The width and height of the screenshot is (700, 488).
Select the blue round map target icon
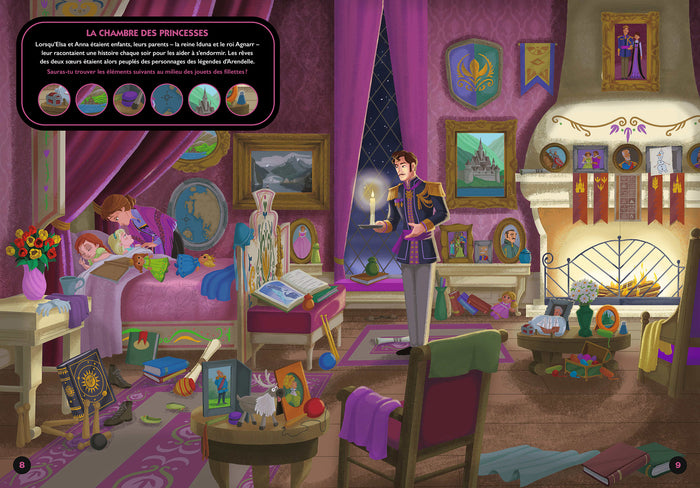(166, 98)
